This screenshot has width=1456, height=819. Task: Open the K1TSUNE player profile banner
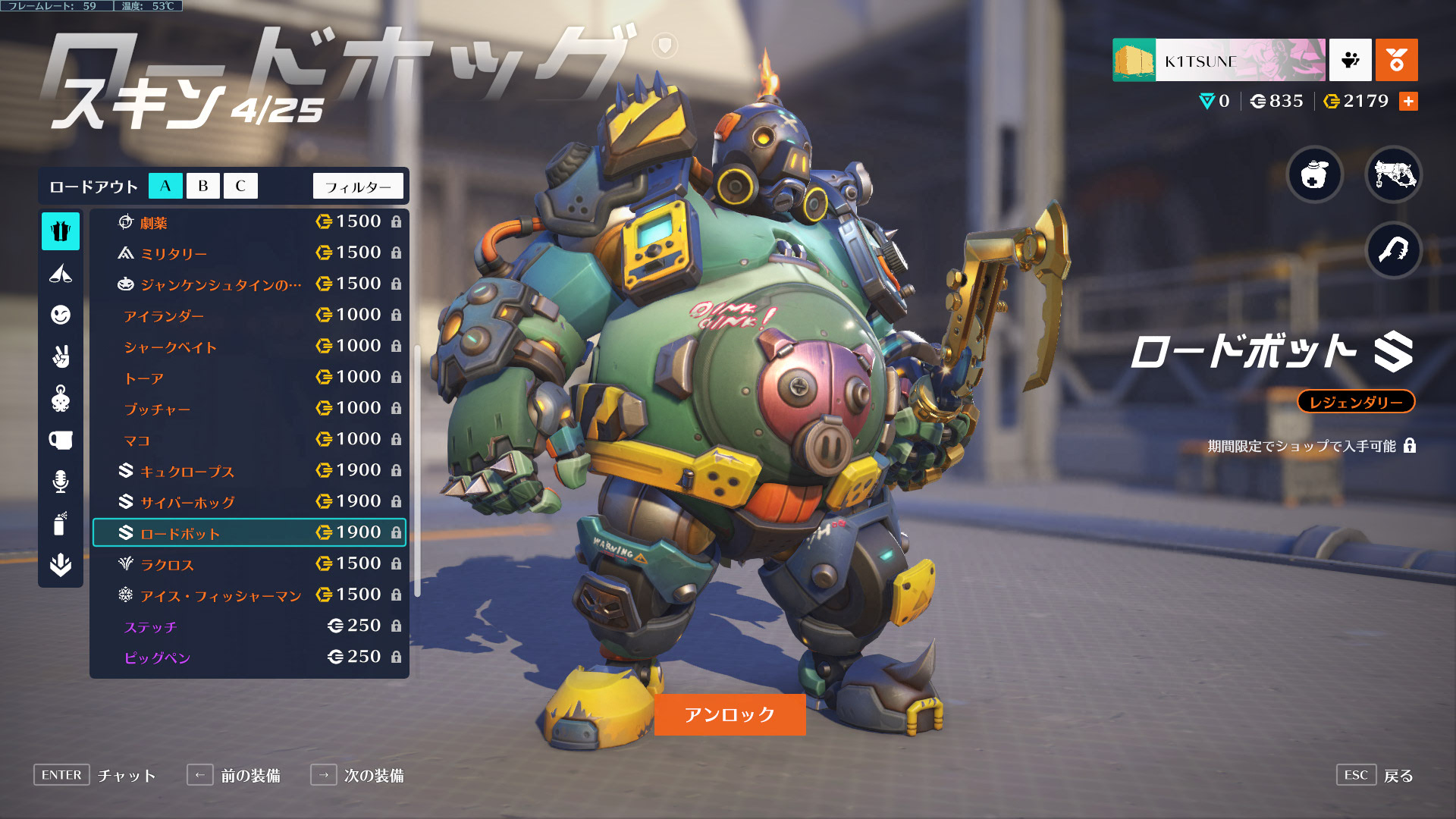point(1219,61)
